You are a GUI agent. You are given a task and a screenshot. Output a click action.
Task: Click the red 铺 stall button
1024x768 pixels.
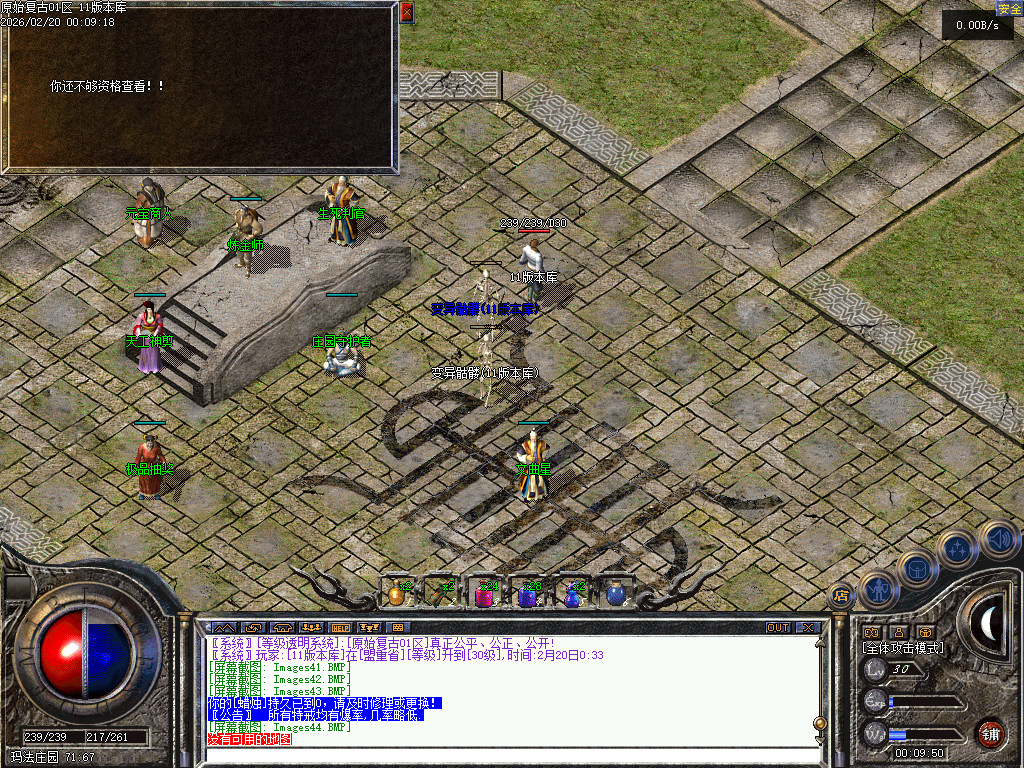pos(989,732)
